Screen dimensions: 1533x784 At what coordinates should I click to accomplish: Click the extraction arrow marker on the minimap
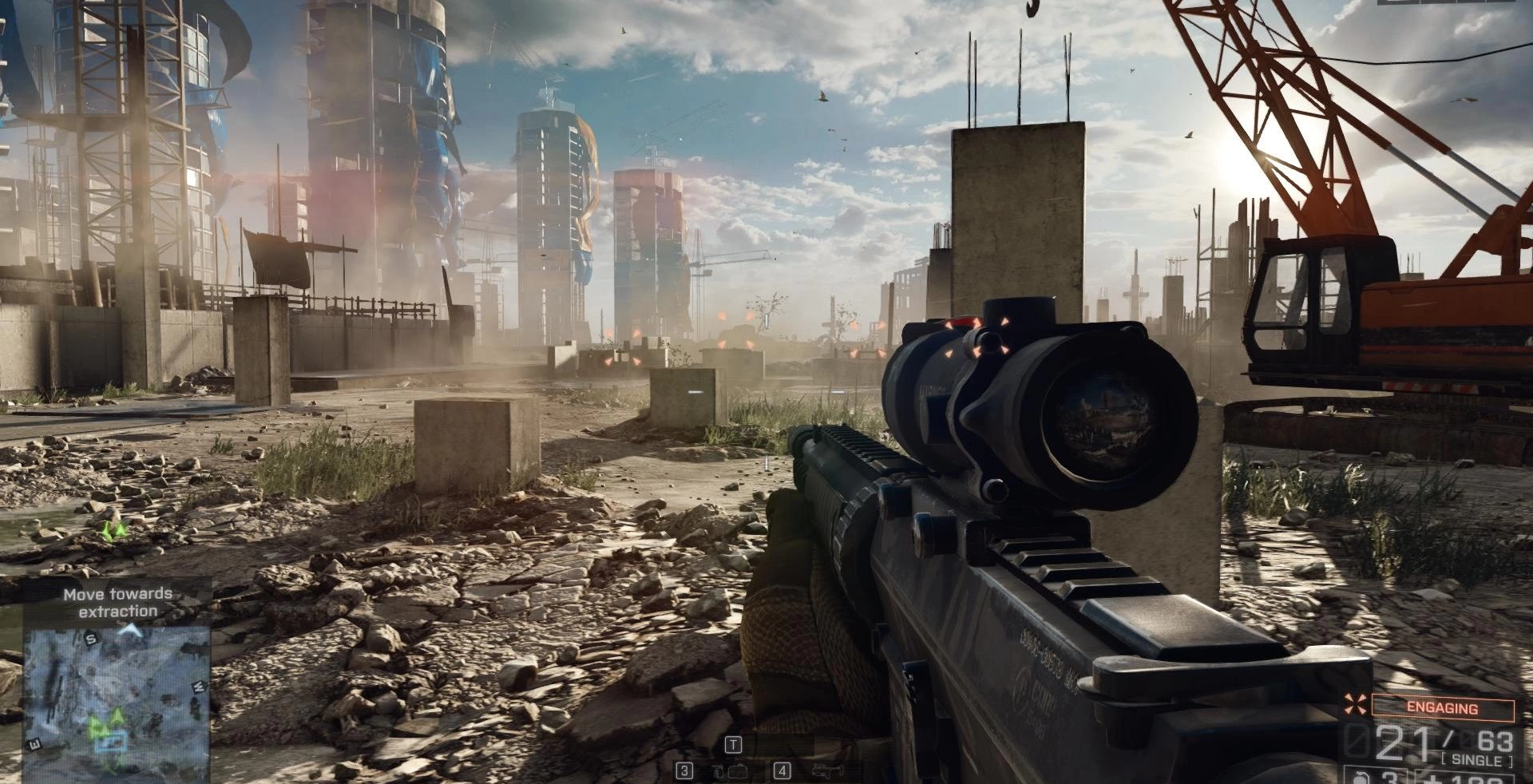click(x=130, y=631)
